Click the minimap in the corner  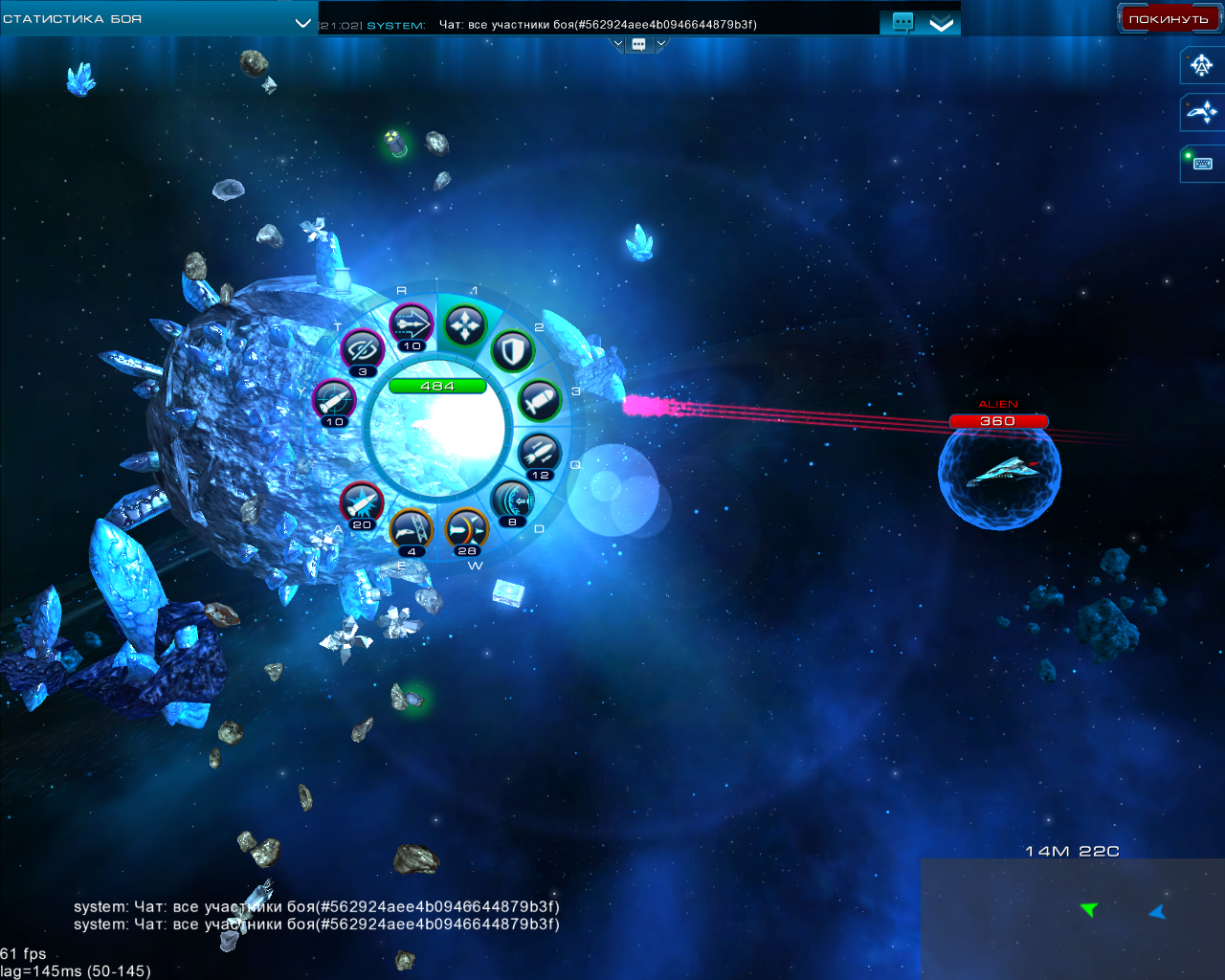pyautogui.click(x=1072, y=919)
